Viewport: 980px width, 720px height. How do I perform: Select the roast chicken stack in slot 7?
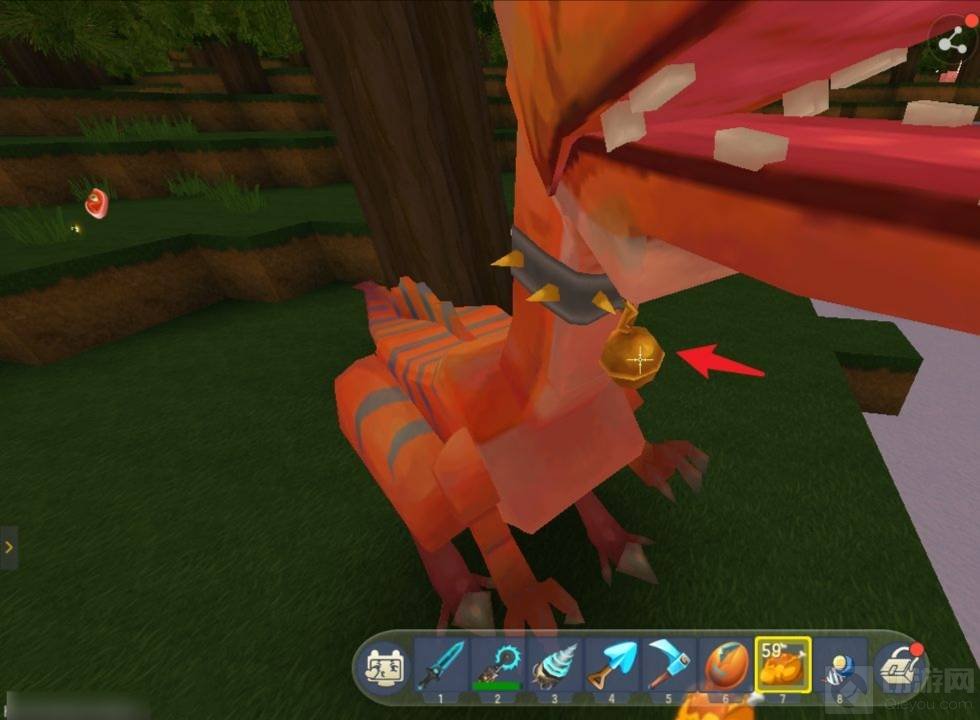click(x=782, y=663)
